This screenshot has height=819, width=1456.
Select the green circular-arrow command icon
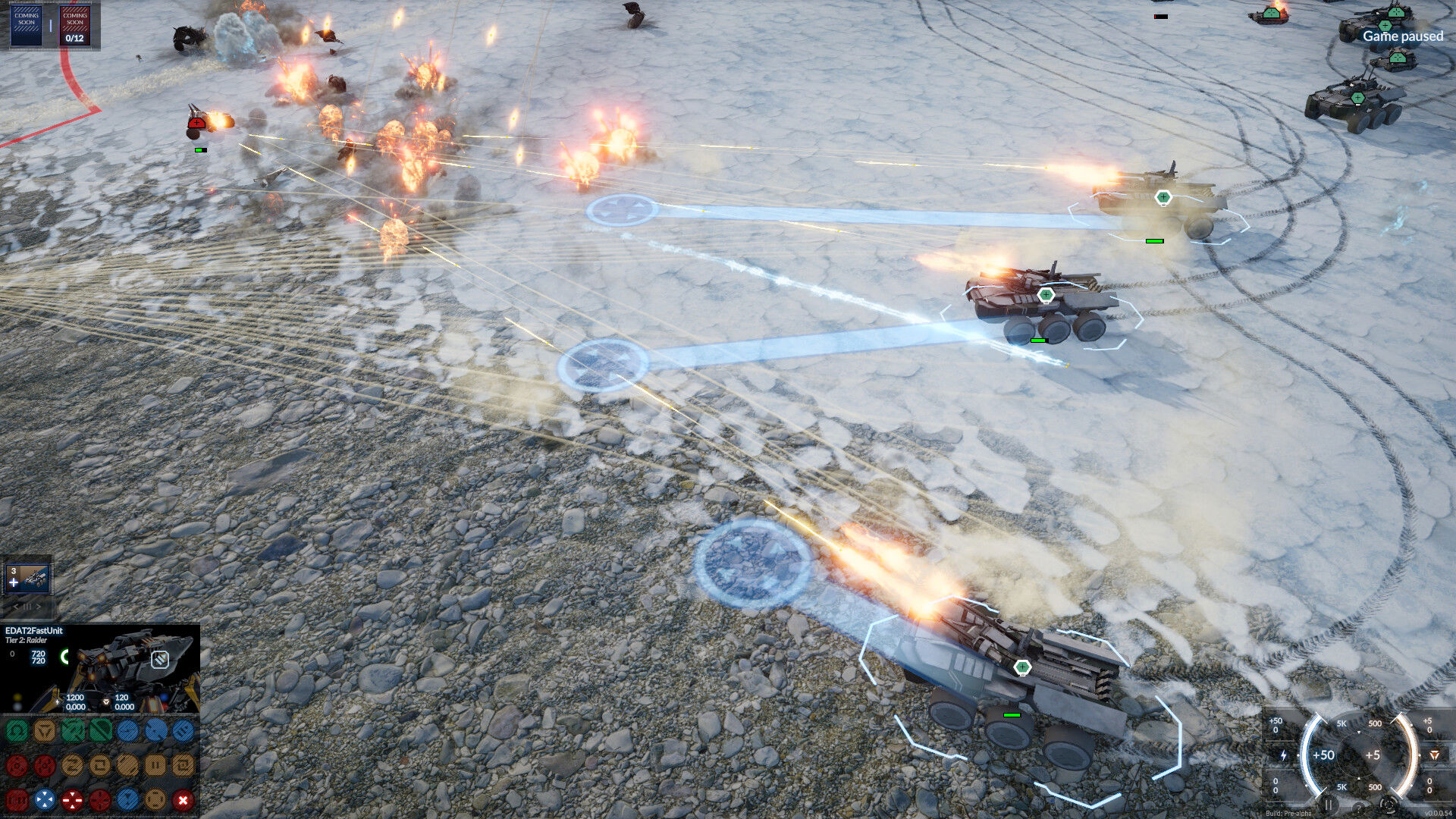[17, 731]
